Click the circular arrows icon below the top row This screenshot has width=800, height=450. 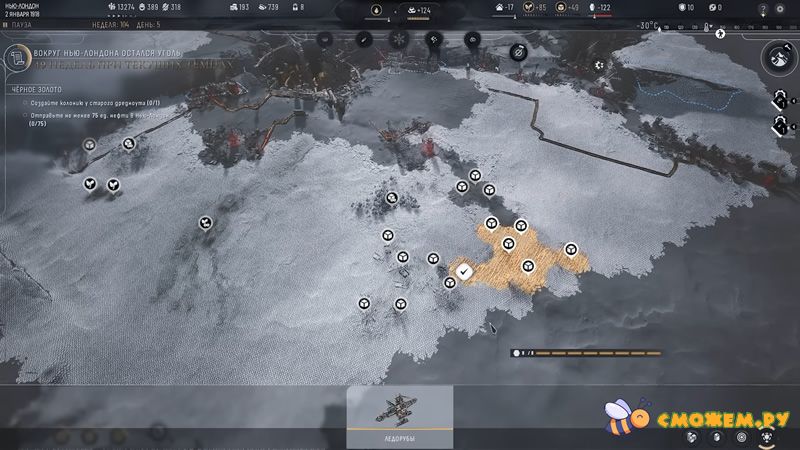(517, 51)
